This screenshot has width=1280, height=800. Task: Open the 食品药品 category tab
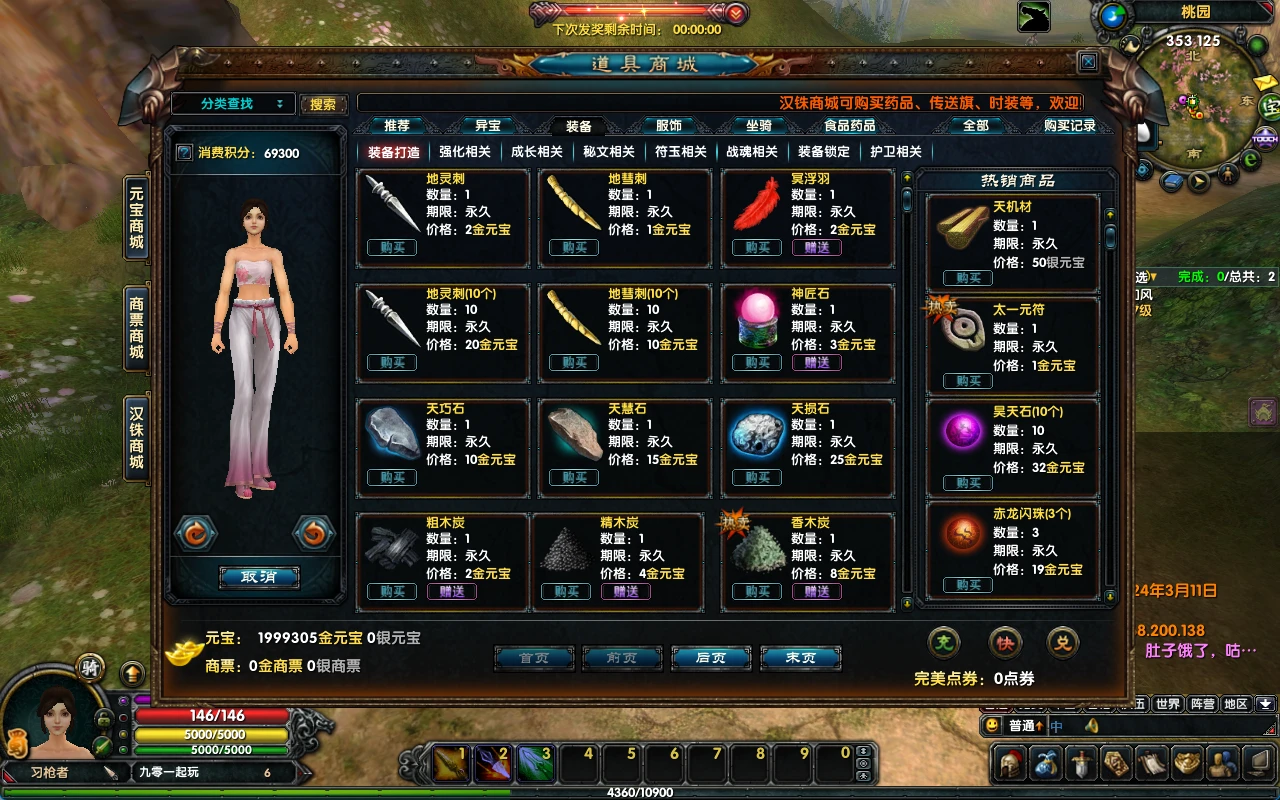pos(849,126)
